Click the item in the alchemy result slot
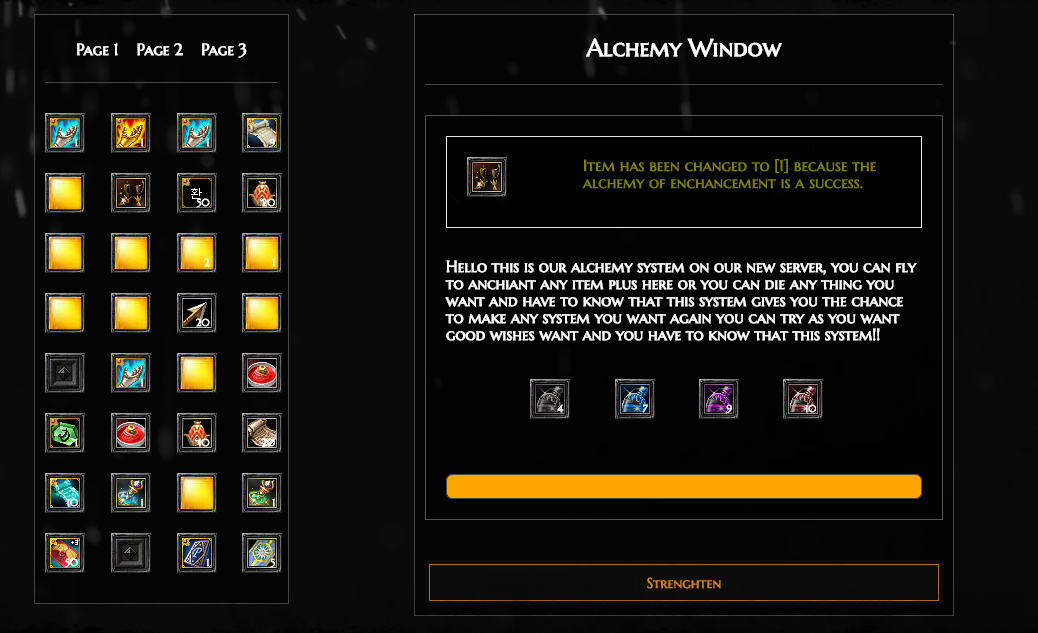 (x=486, y=177)
